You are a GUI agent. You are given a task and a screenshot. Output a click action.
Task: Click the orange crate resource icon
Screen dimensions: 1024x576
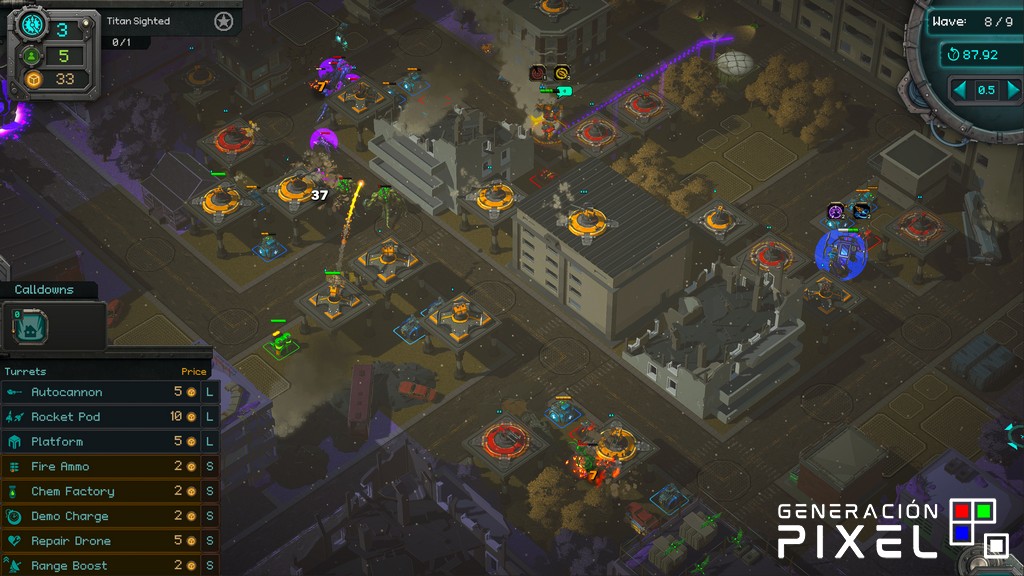click(x=33, y=79)
